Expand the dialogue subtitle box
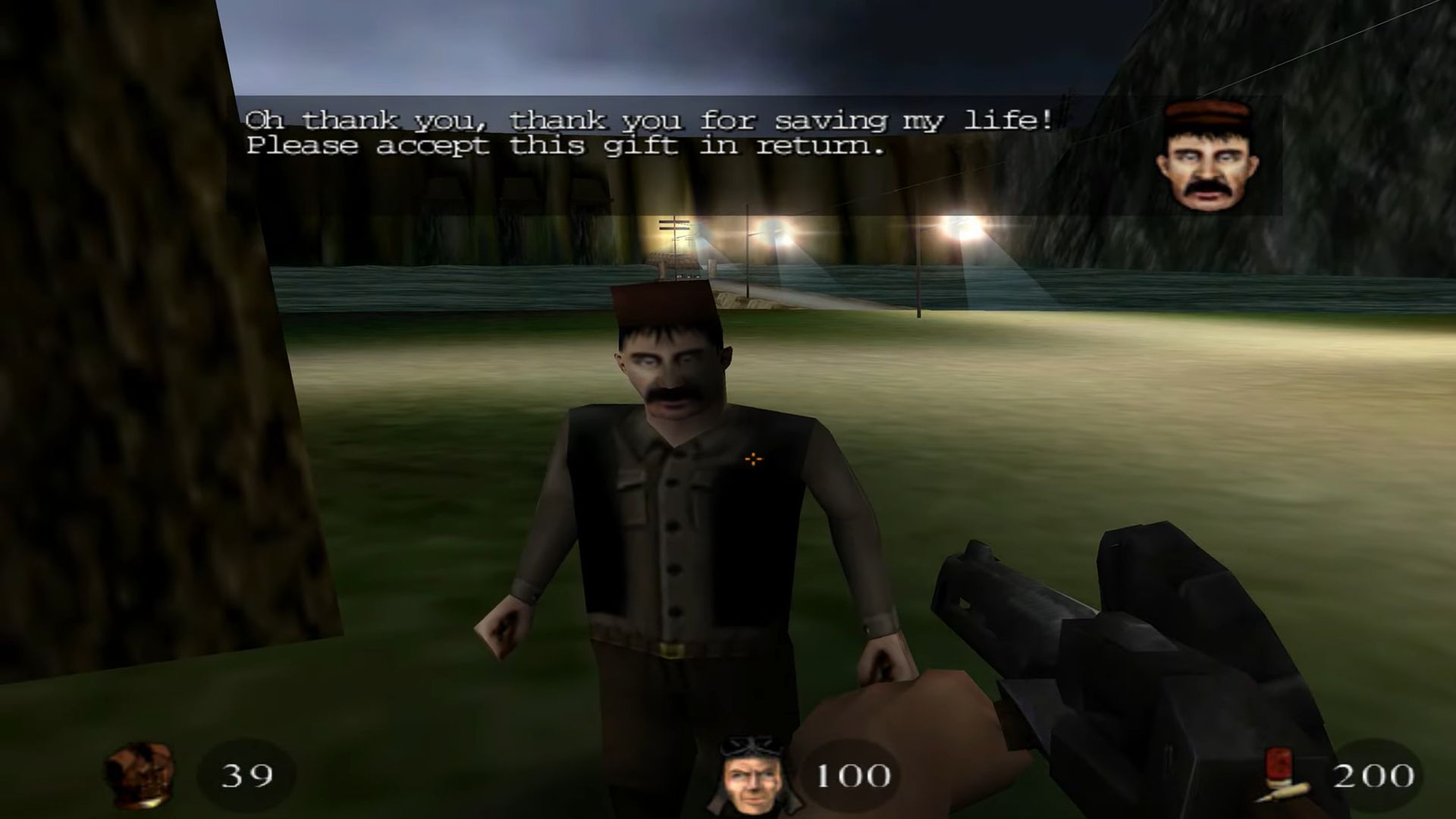This screenshot has height=819, width=1456. point(652,133)
